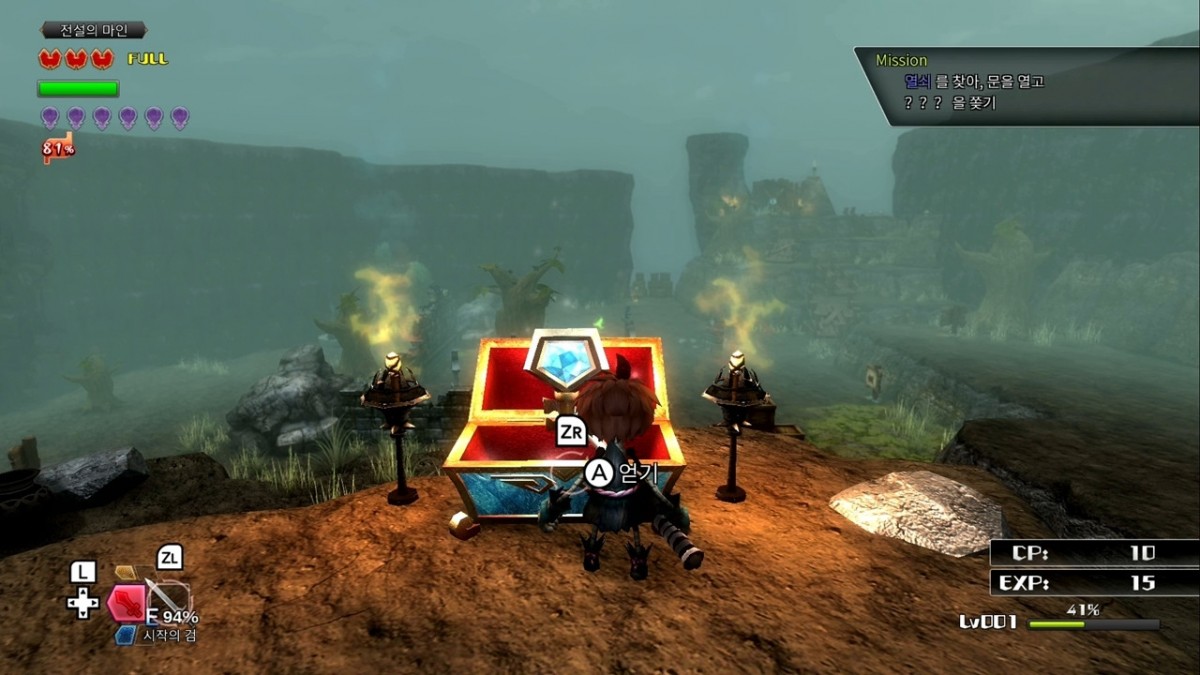Click the 전설의 마인 name plate
Viewport: 1200px width, 675px height.
pos(95,30)
